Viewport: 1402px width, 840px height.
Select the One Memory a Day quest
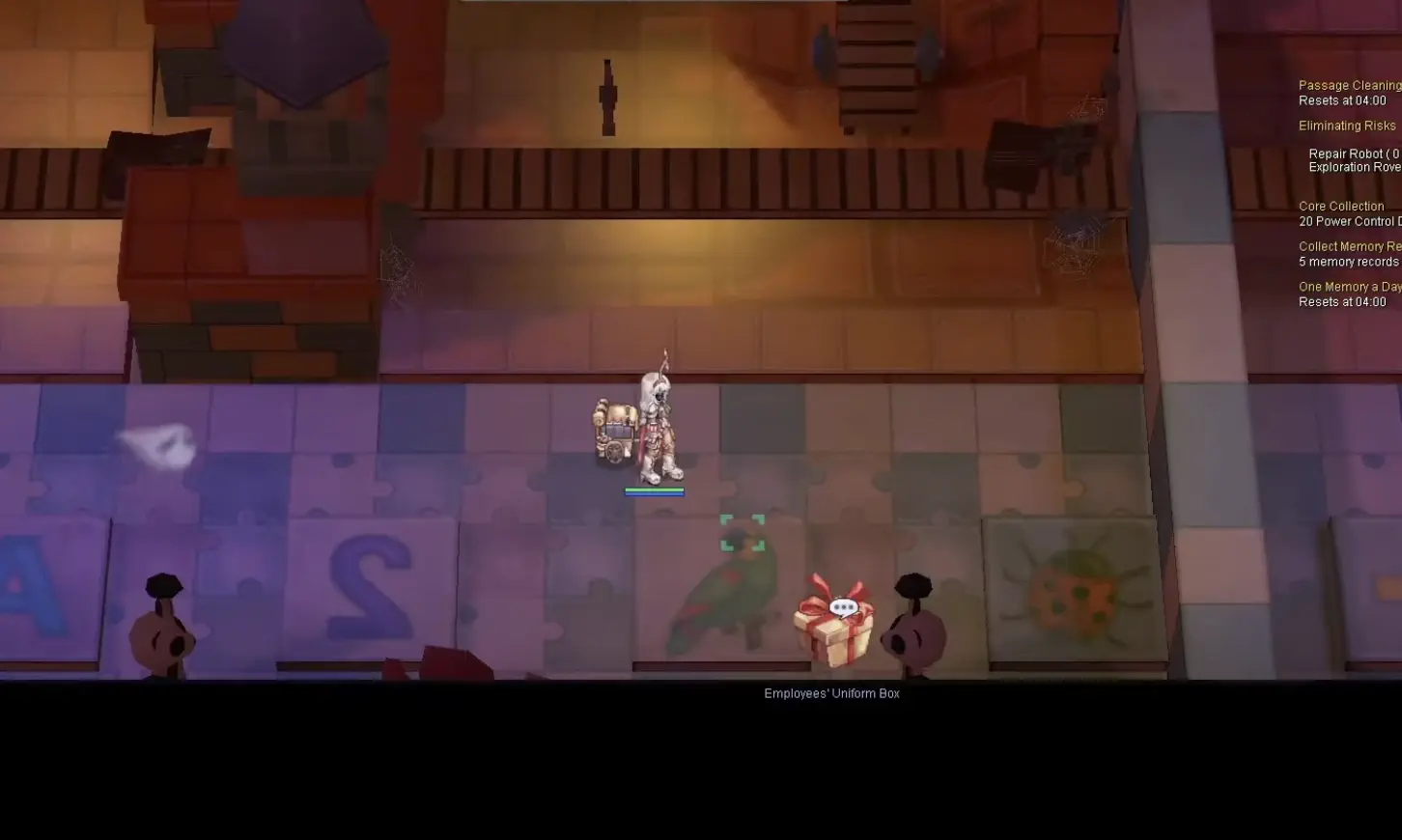[x=1348, y=287]
